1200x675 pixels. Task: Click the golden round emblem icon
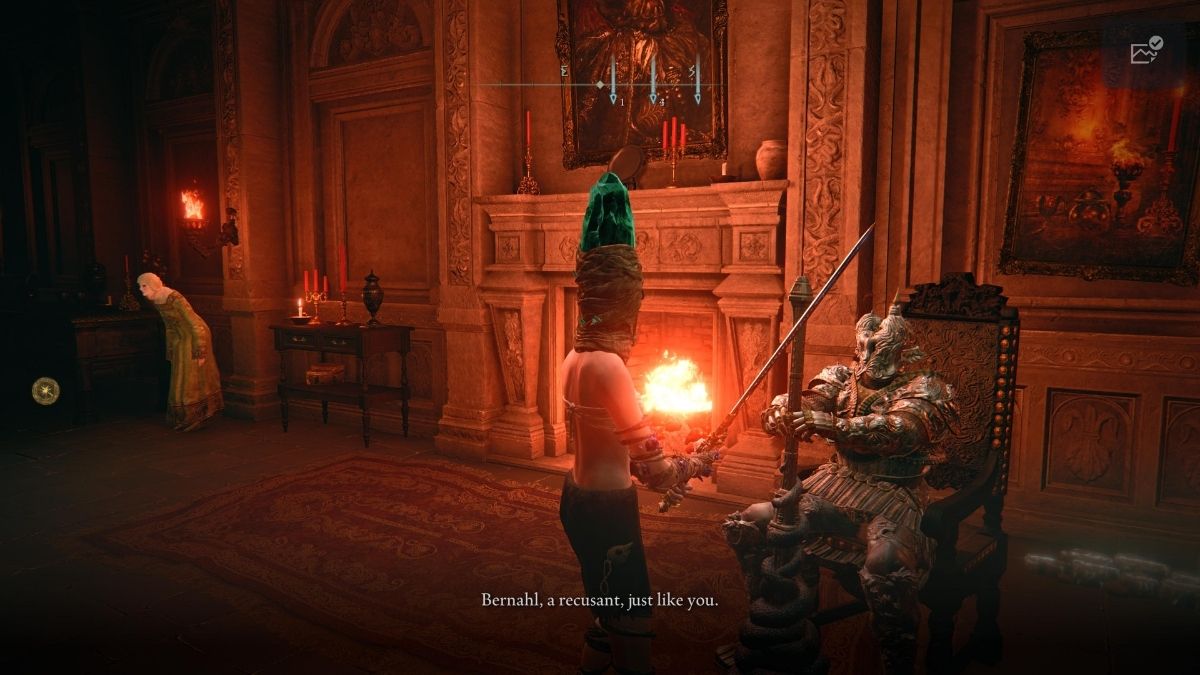point(45,390)
